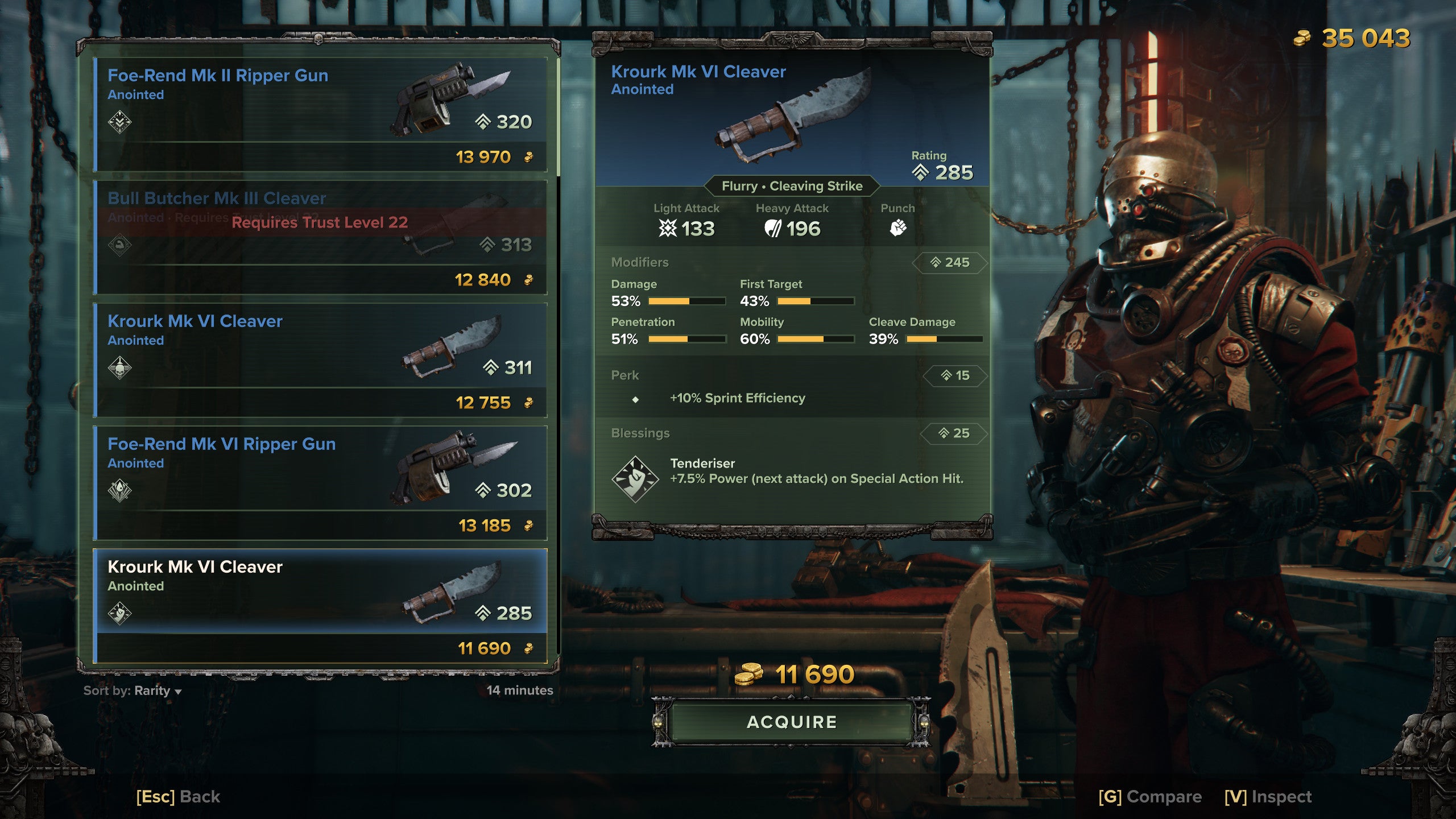Viewport: 1456px width, 819px height.
Task: Select the locked Bull Butcher Mk III Cleaver
Action: (320, 237)
